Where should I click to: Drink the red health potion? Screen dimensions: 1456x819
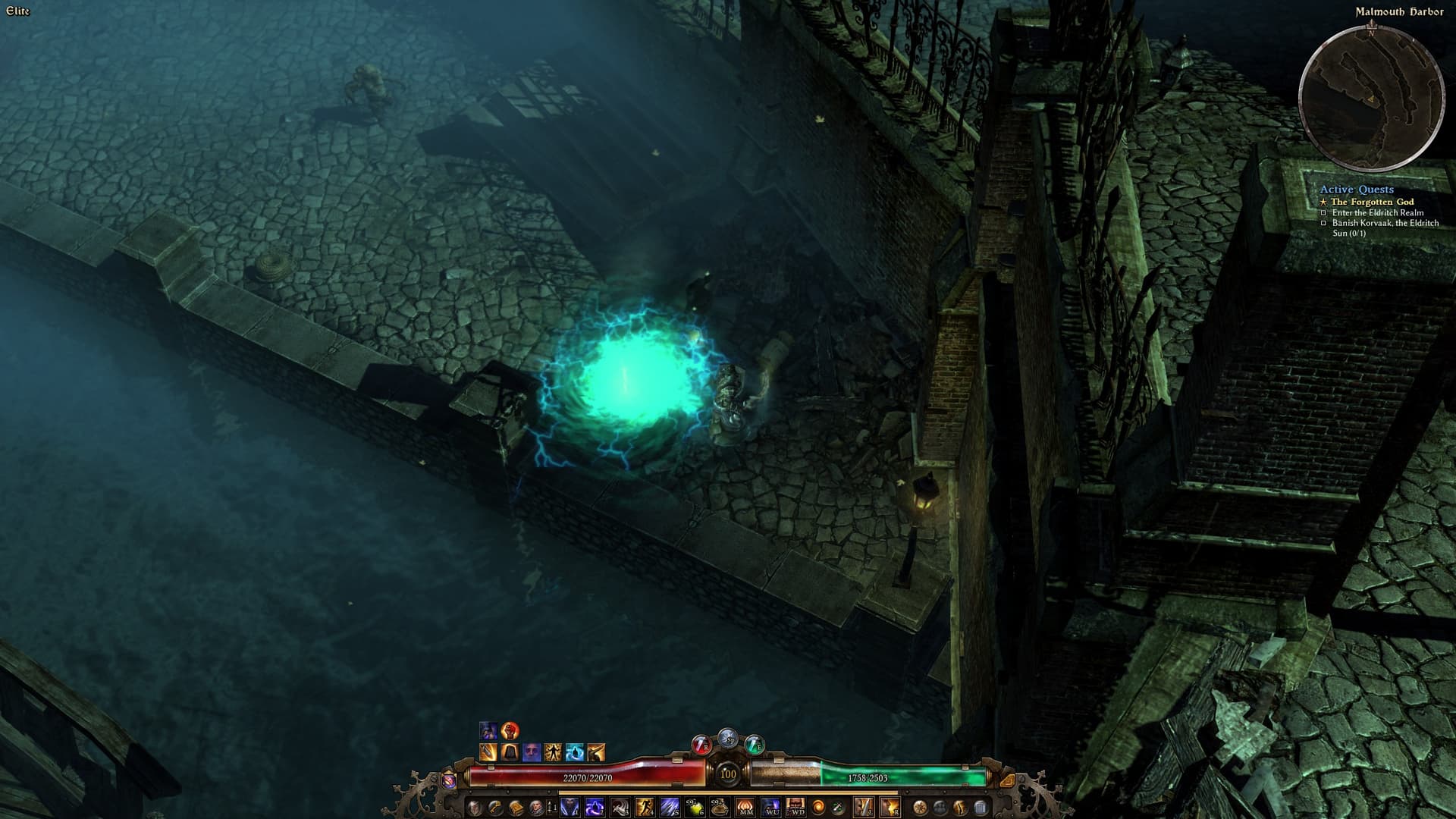tap(701, 744)
